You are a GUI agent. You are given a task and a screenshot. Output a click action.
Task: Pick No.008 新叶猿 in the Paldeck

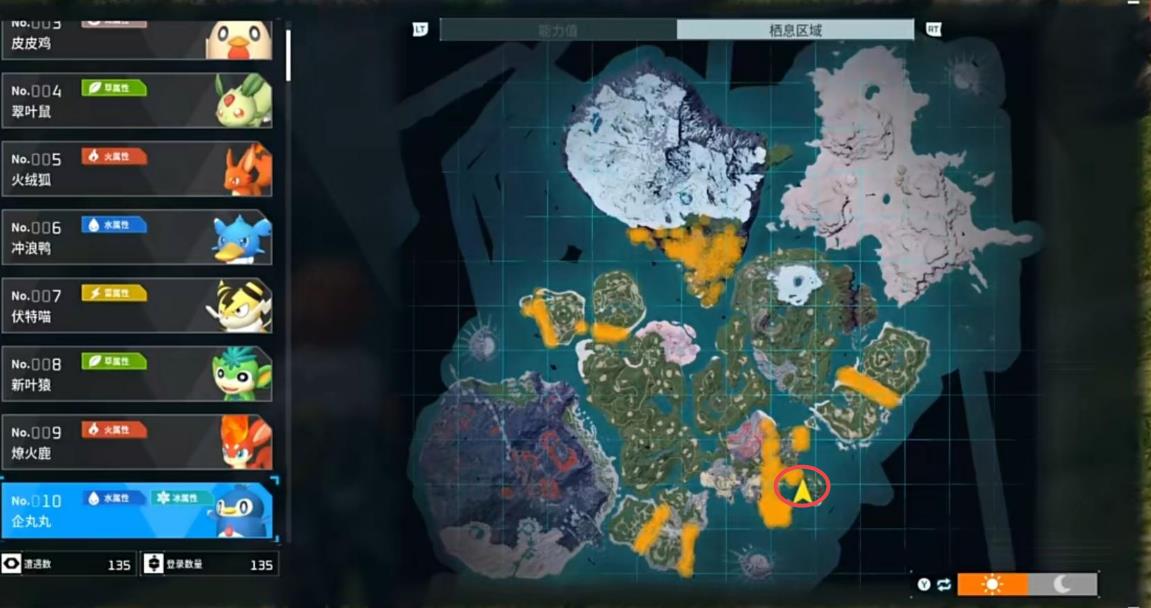click(x=136, y=373)
